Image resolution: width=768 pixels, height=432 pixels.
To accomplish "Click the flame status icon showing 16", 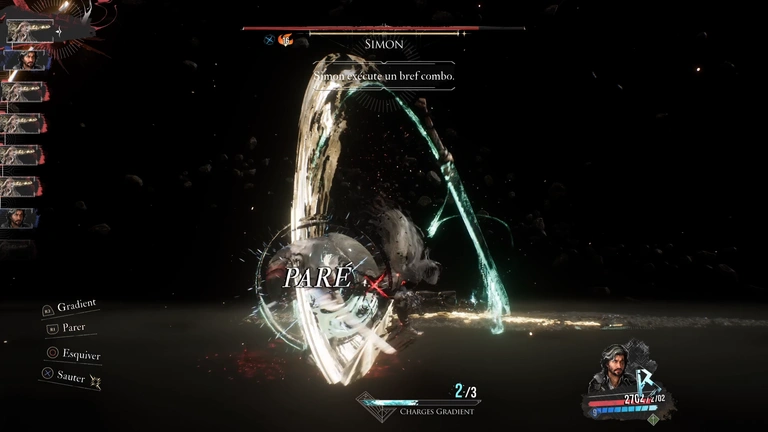I will click(286, 40).
